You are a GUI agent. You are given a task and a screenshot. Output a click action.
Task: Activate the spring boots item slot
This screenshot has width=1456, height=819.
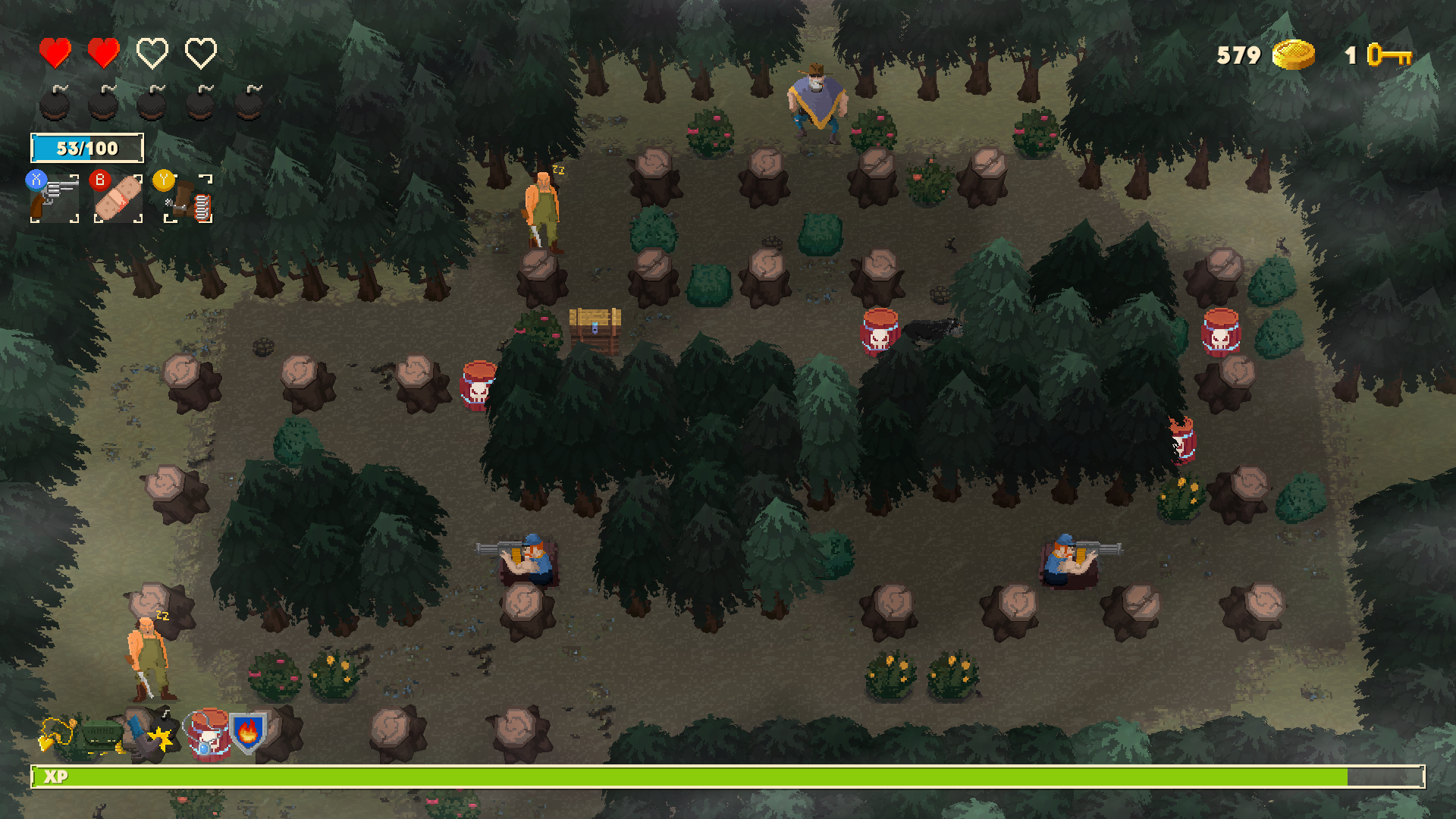click(189, 199)
